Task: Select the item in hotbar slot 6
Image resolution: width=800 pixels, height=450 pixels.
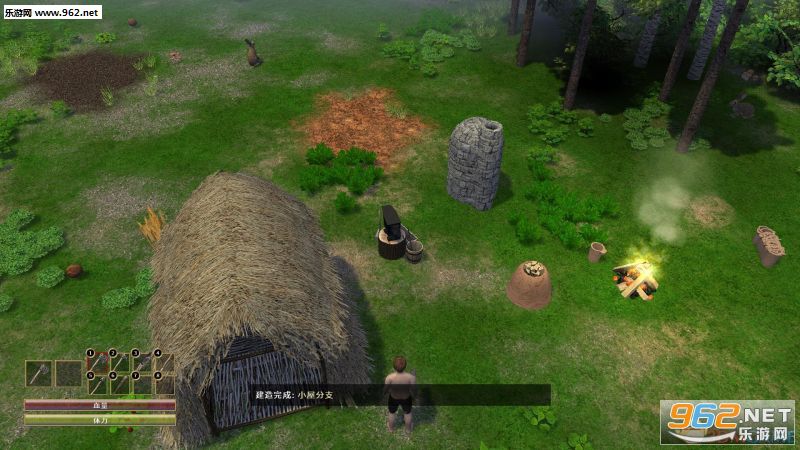Action: pyautogui.click(x=120, y=384)
